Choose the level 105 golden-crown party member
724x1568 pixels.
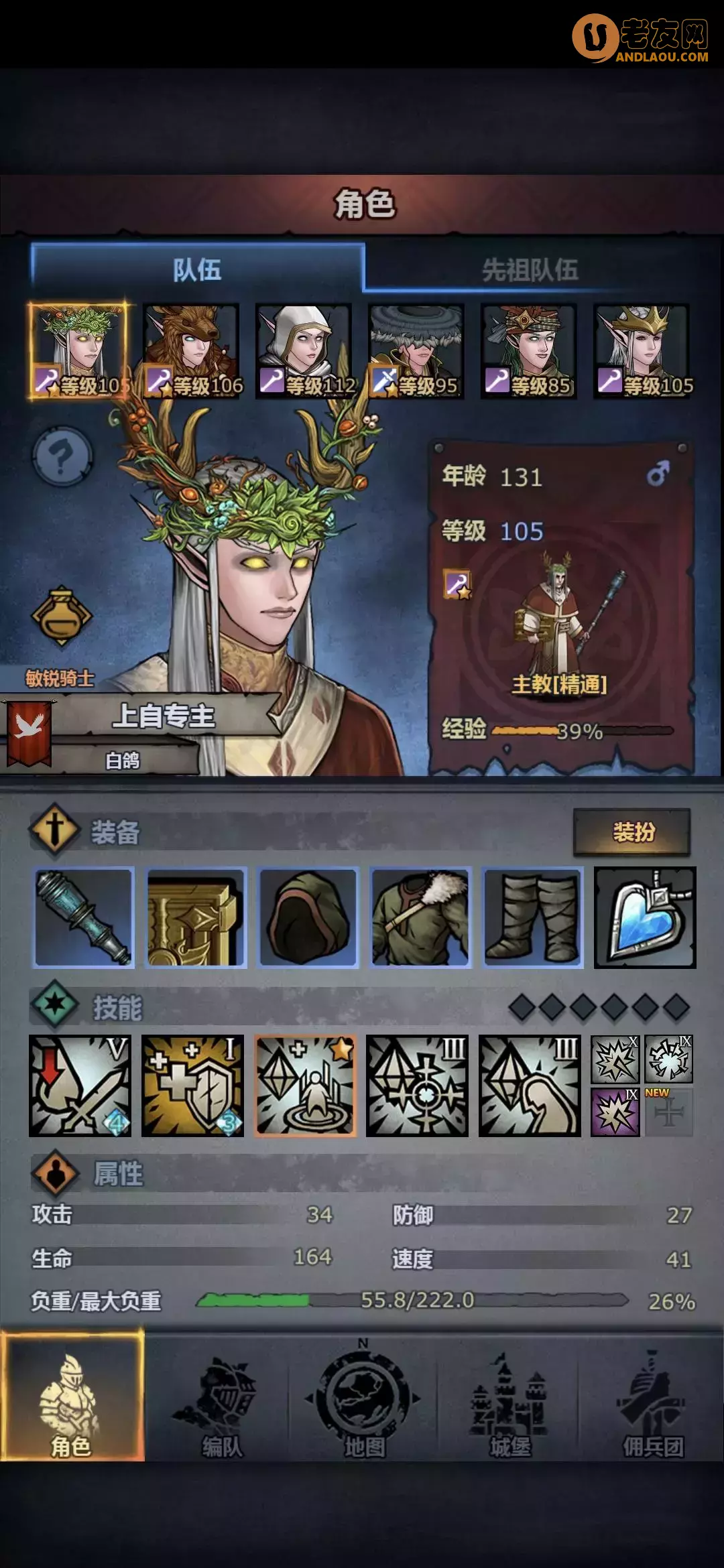point(641,350)
